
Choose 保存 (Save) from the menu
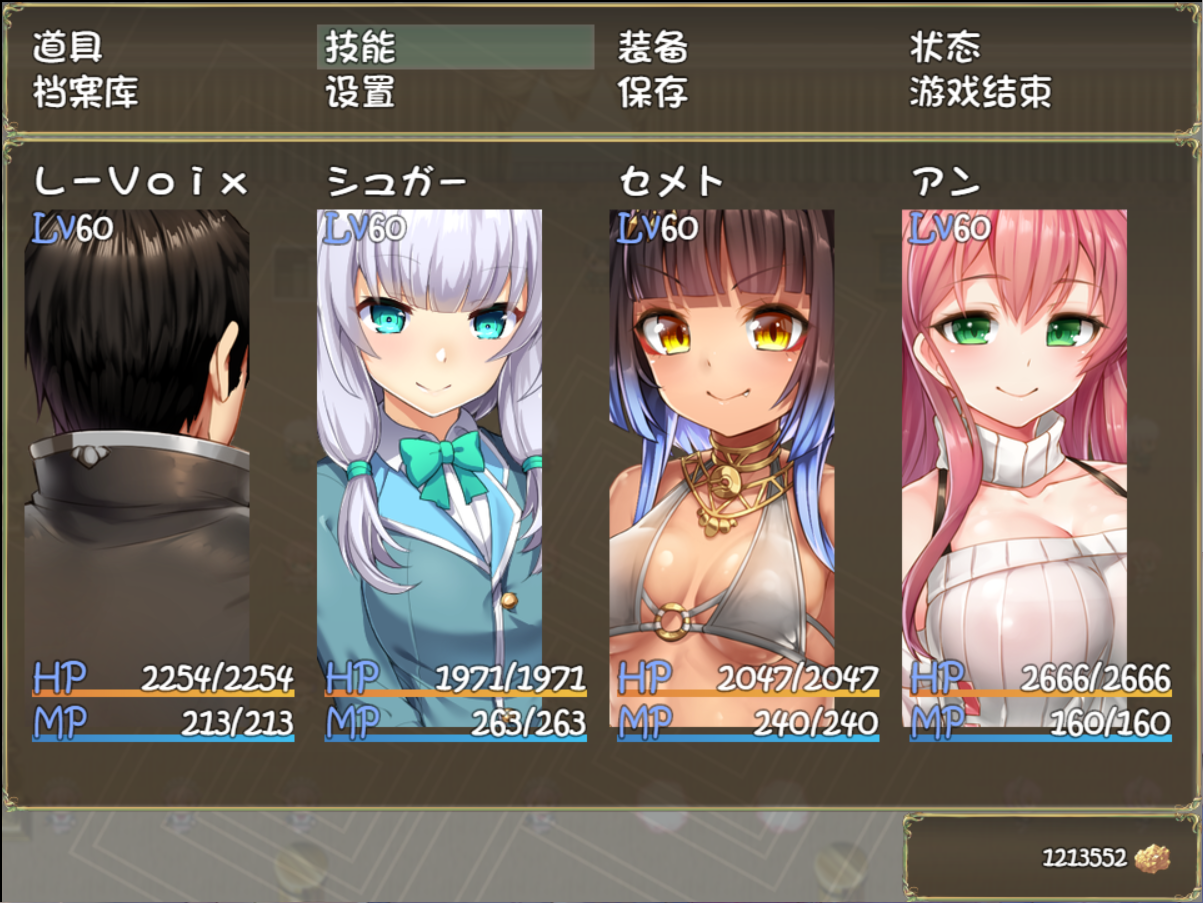pos(653,92)
